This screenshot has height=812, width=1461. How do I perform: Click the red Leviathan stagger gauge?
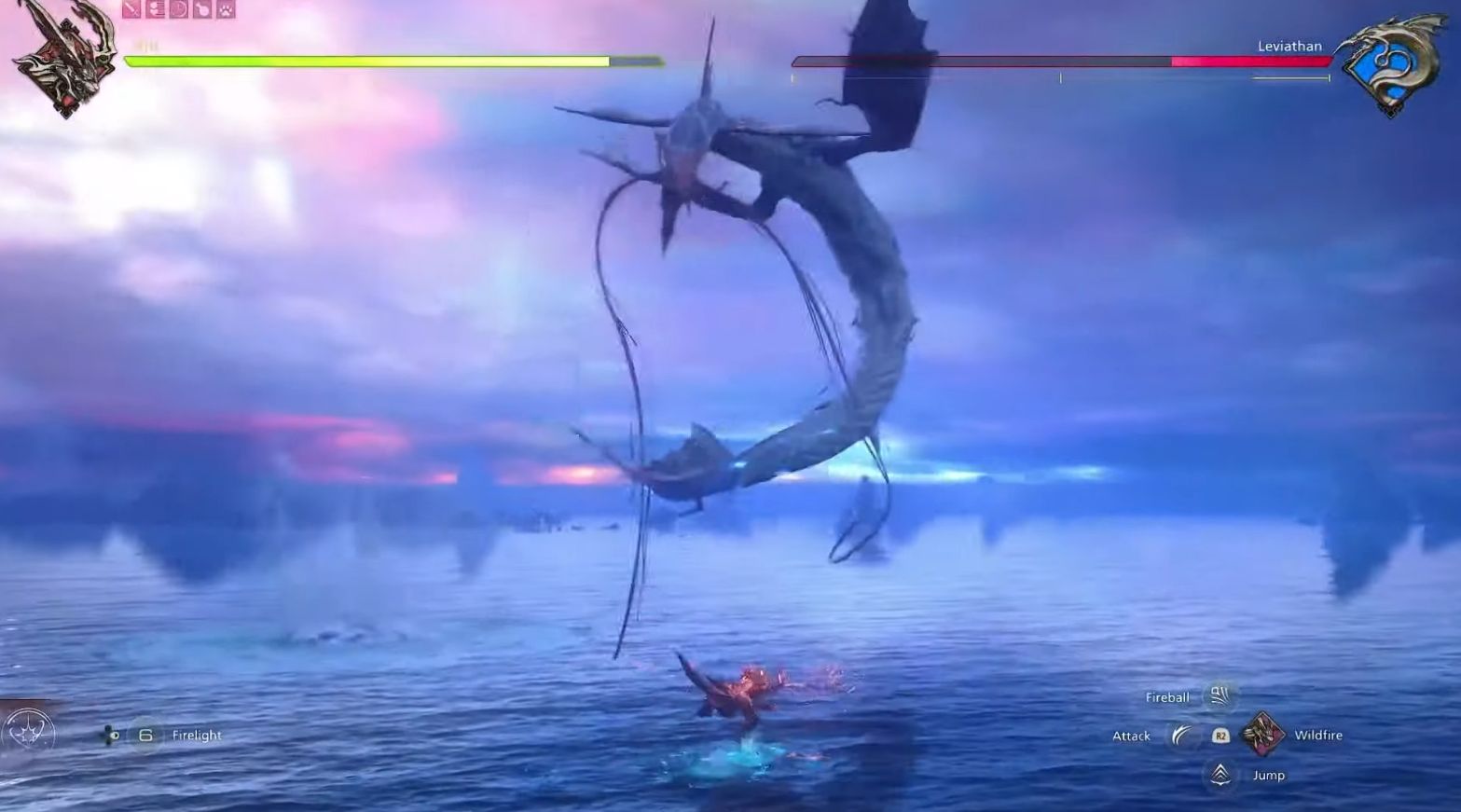coord(1249,62)
